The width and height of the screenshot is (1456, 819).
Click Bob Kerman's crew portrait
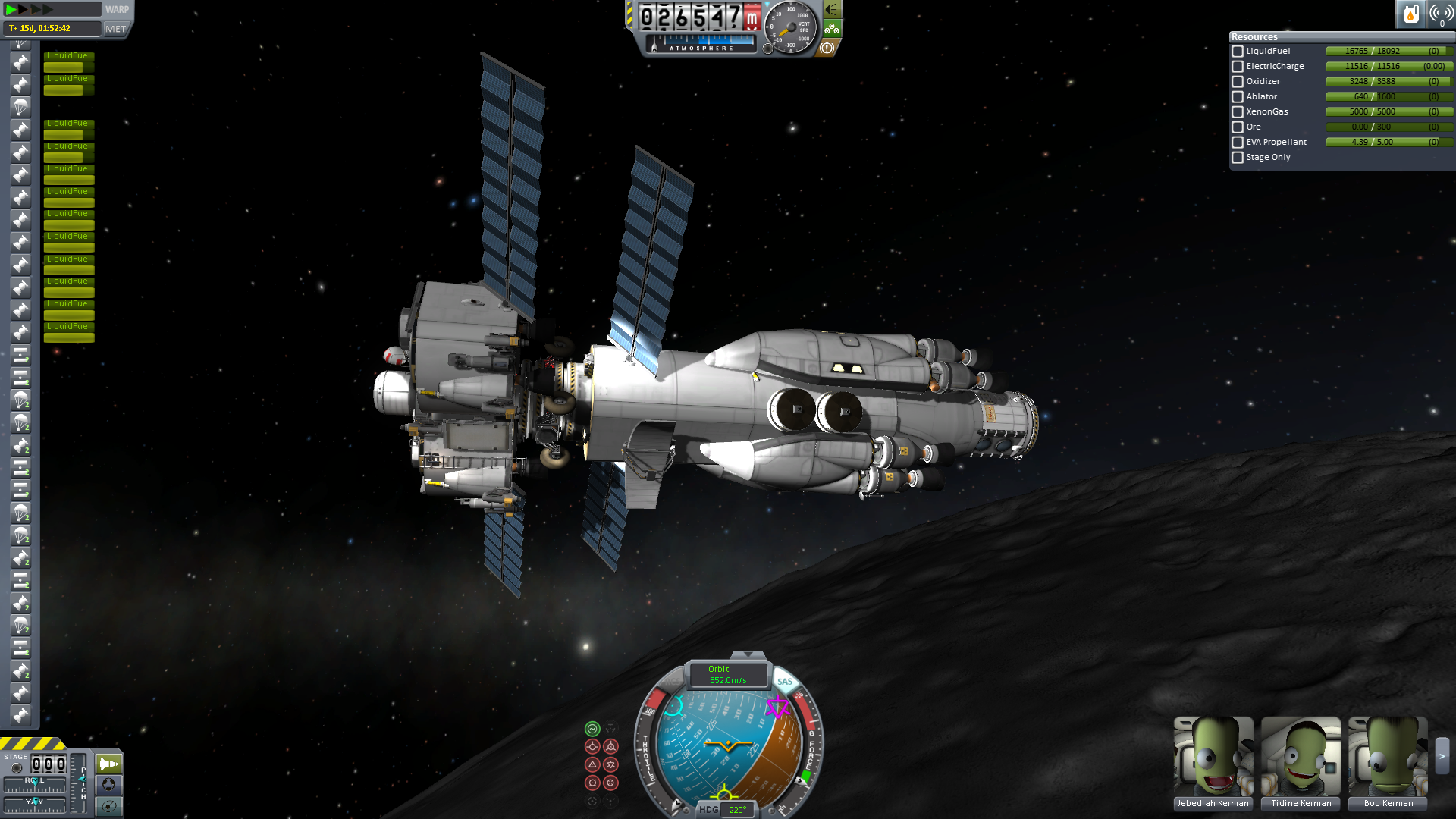[x=1388, y=757]
